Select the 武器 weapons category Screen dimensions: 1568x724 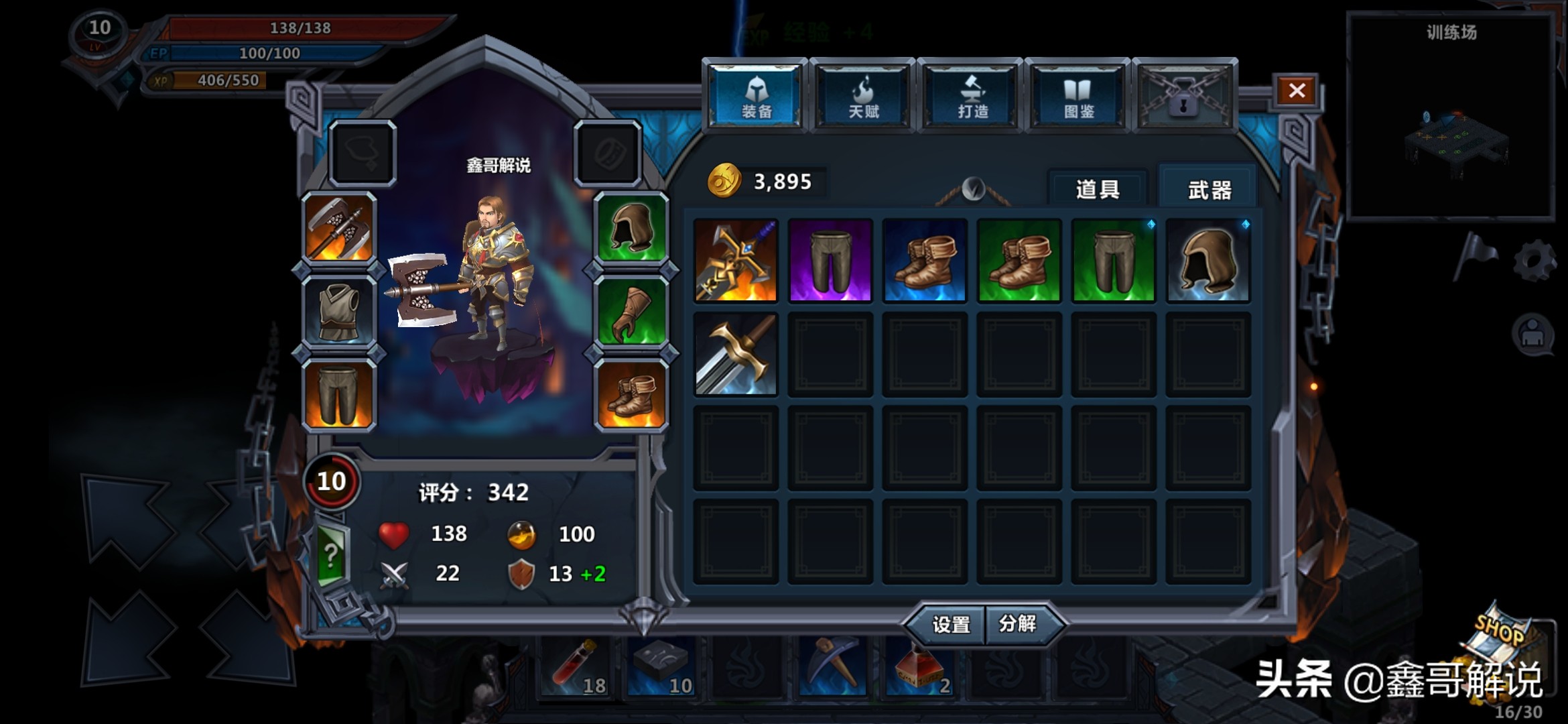(1209, 190)
